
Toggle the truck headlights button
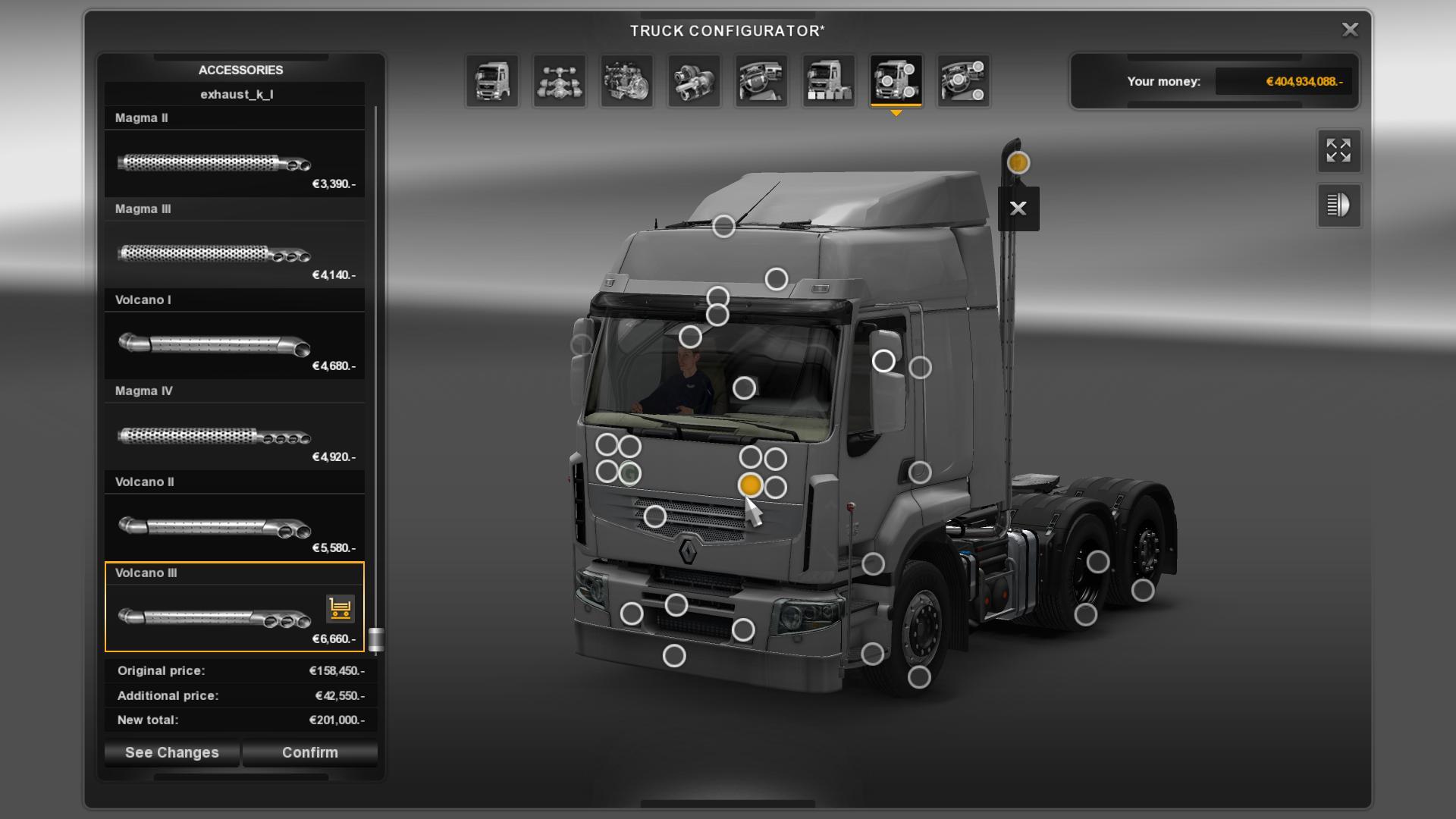tap(1338, 206)
